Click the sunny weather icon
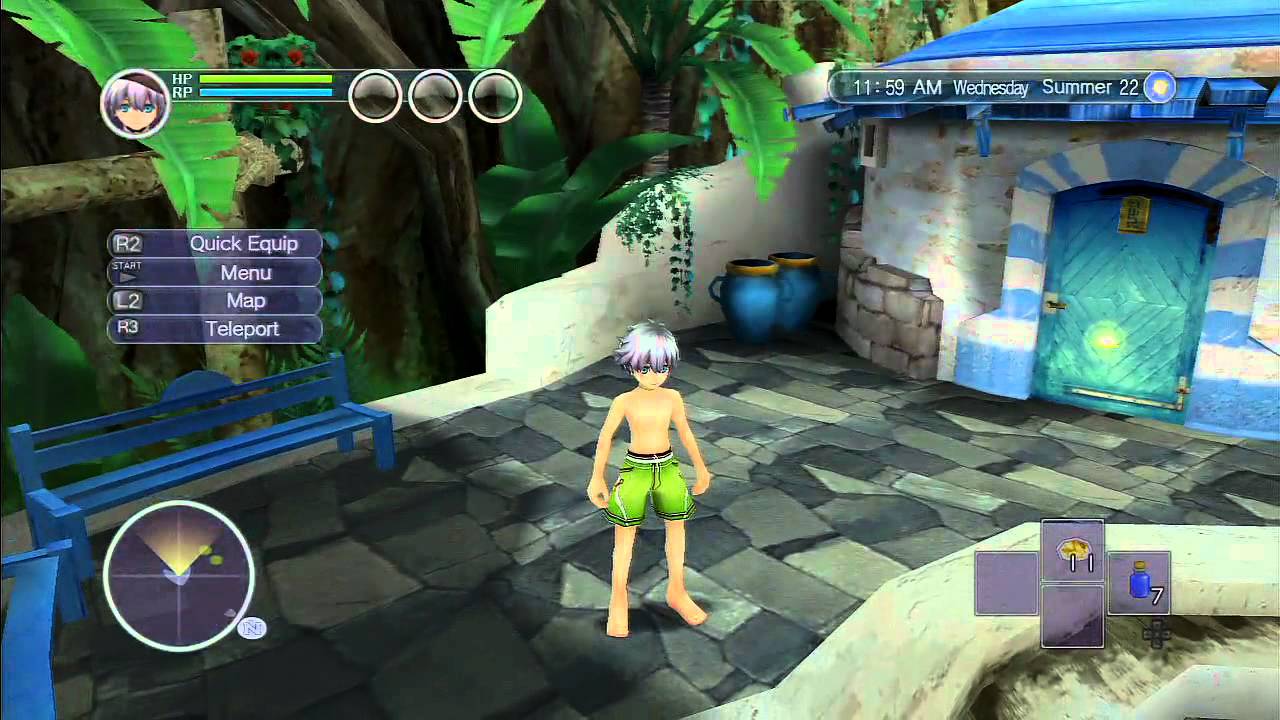The height and width of the screenshot is (720, 1280). (x=1159, y=87)
